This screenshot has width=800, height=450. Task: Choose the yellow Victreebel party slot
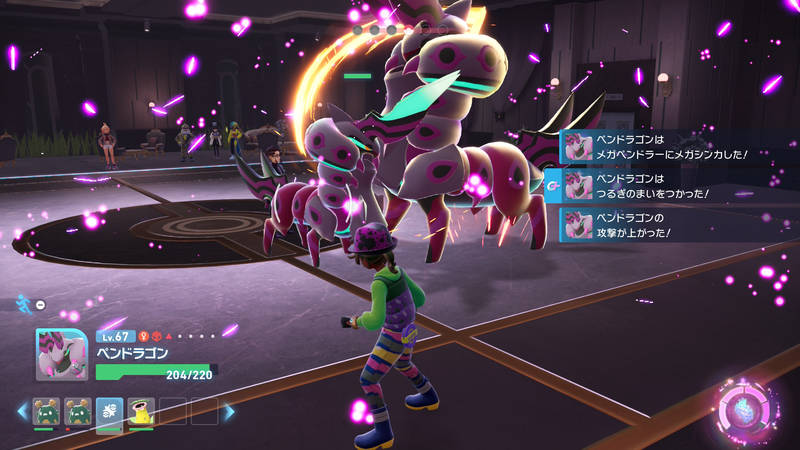[x=141, y=411]
